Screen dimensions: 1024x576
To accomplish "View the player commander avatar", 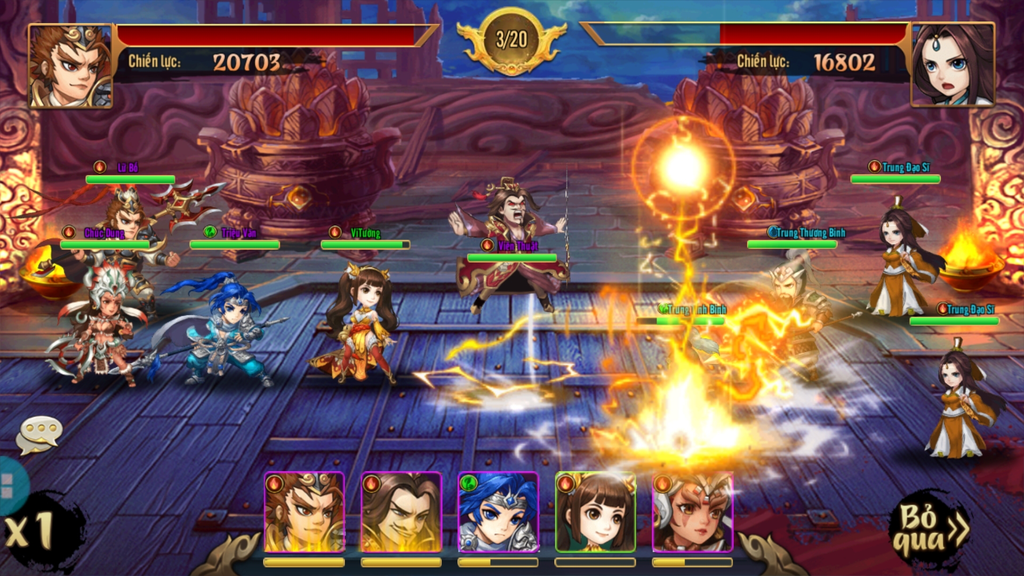I will (x=70, y=65).
